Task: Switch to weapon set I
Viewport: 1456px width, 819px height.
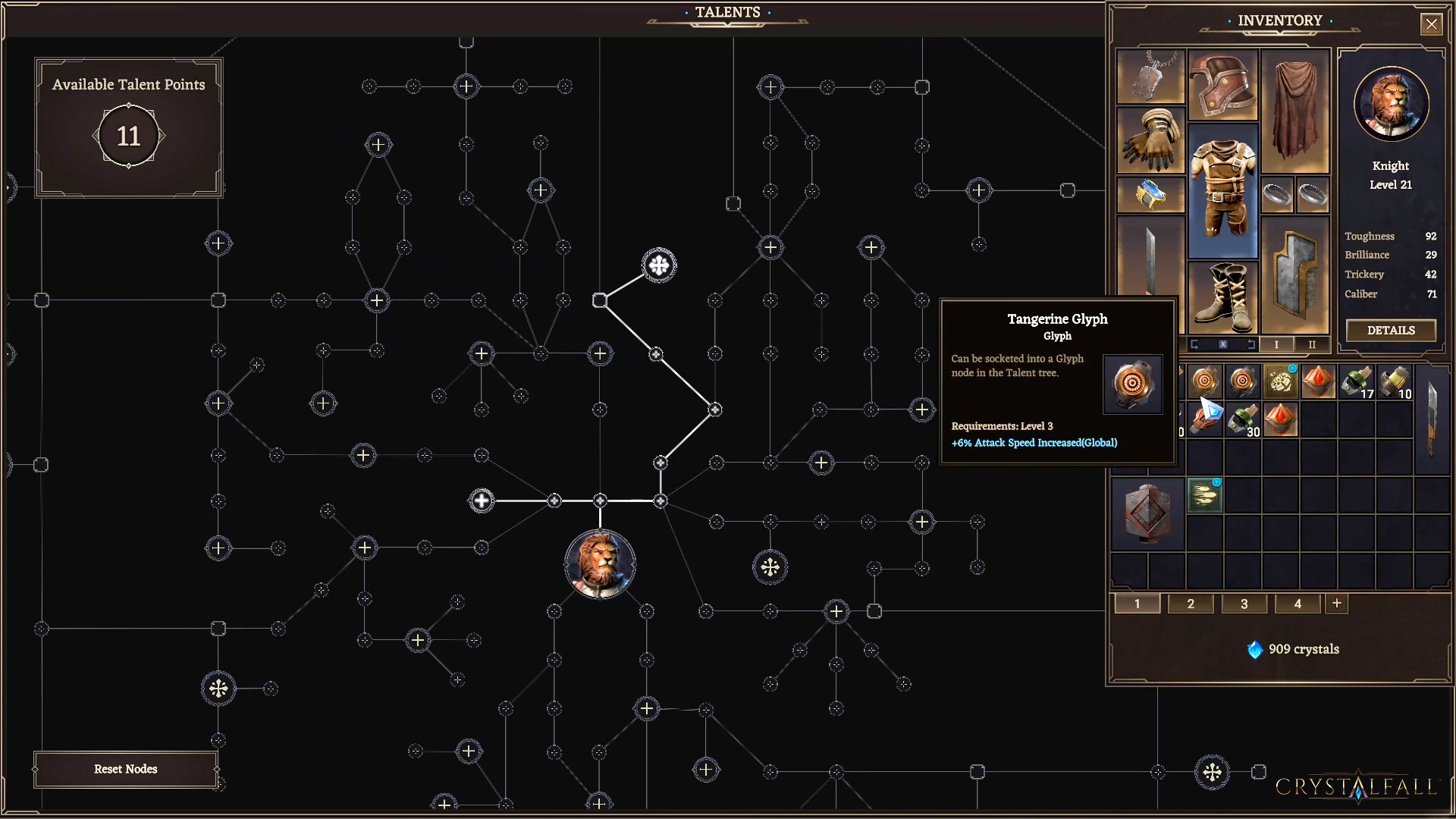Action: (x=1276, y=345)
